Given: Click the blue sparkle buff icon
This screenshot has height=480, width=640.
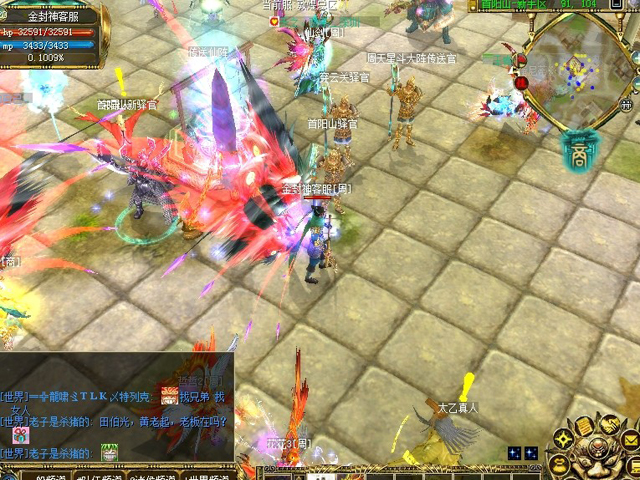Looking at the screenshot, I should pos(513,453).
